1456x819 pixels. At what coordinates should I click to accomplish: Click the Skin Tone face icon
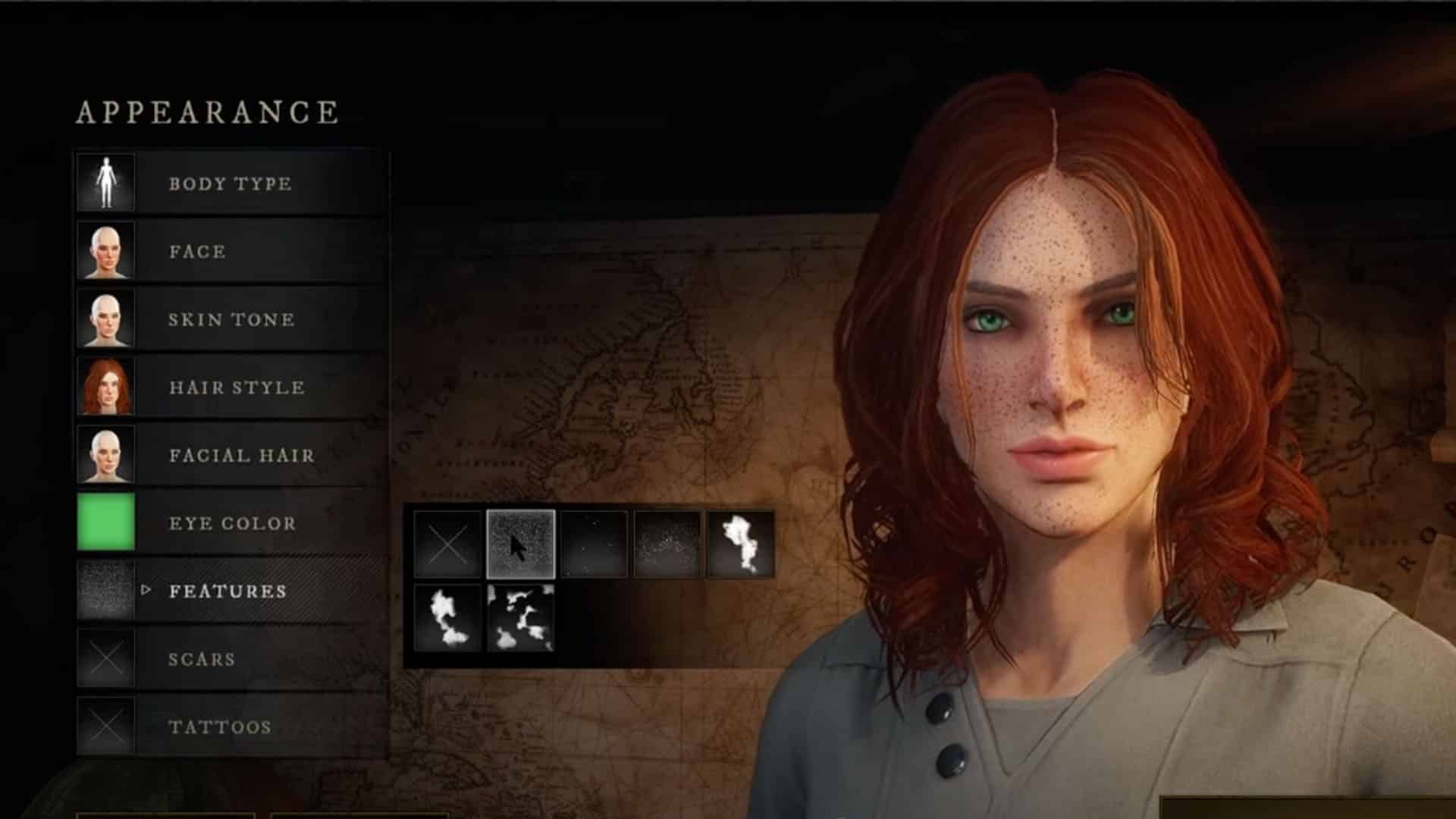click(106, 318)
